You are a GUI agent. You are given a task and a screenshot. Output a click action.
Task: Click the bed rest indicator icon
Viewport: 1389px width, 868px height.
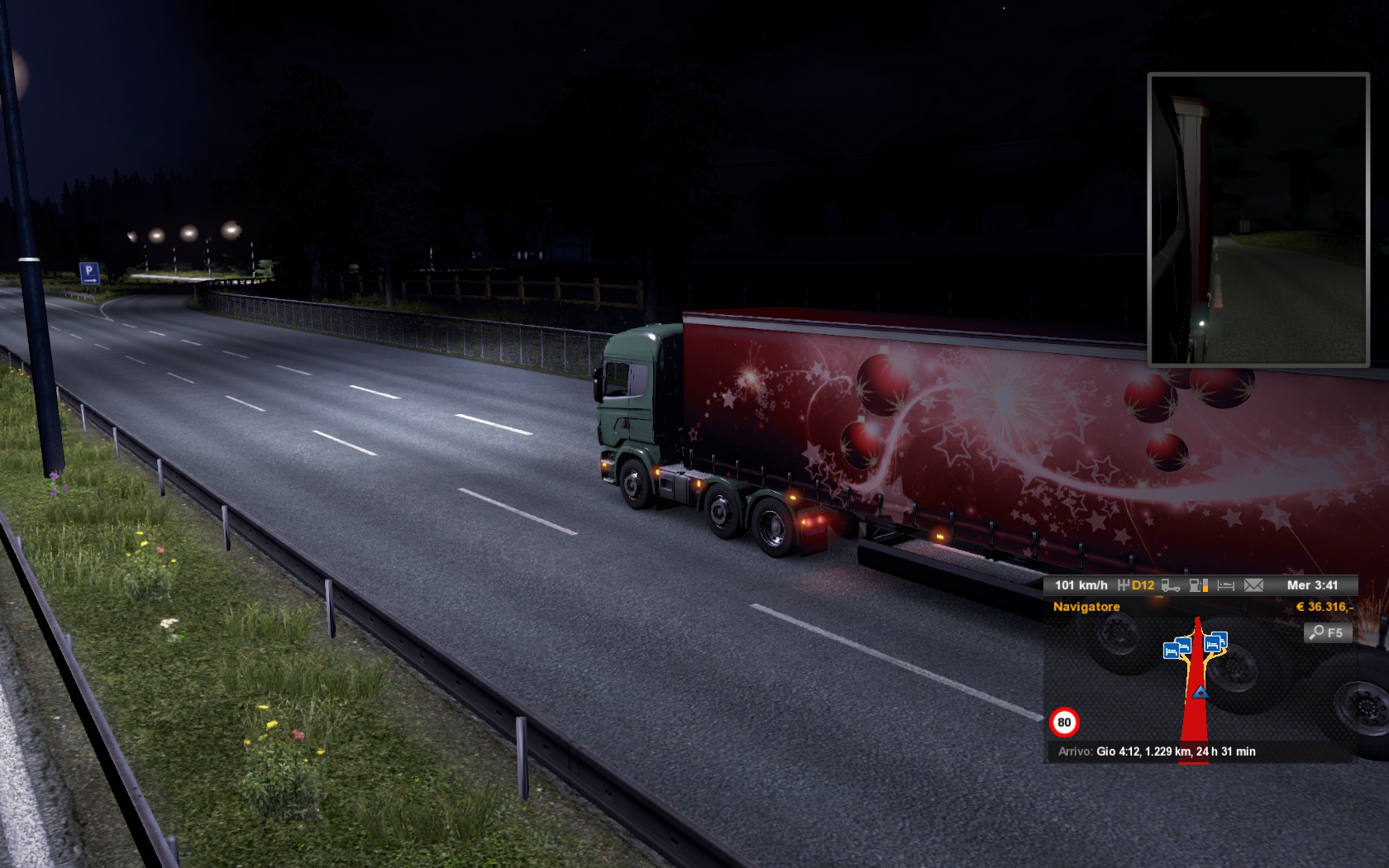pyautogui.click(x=1226, y=585)
